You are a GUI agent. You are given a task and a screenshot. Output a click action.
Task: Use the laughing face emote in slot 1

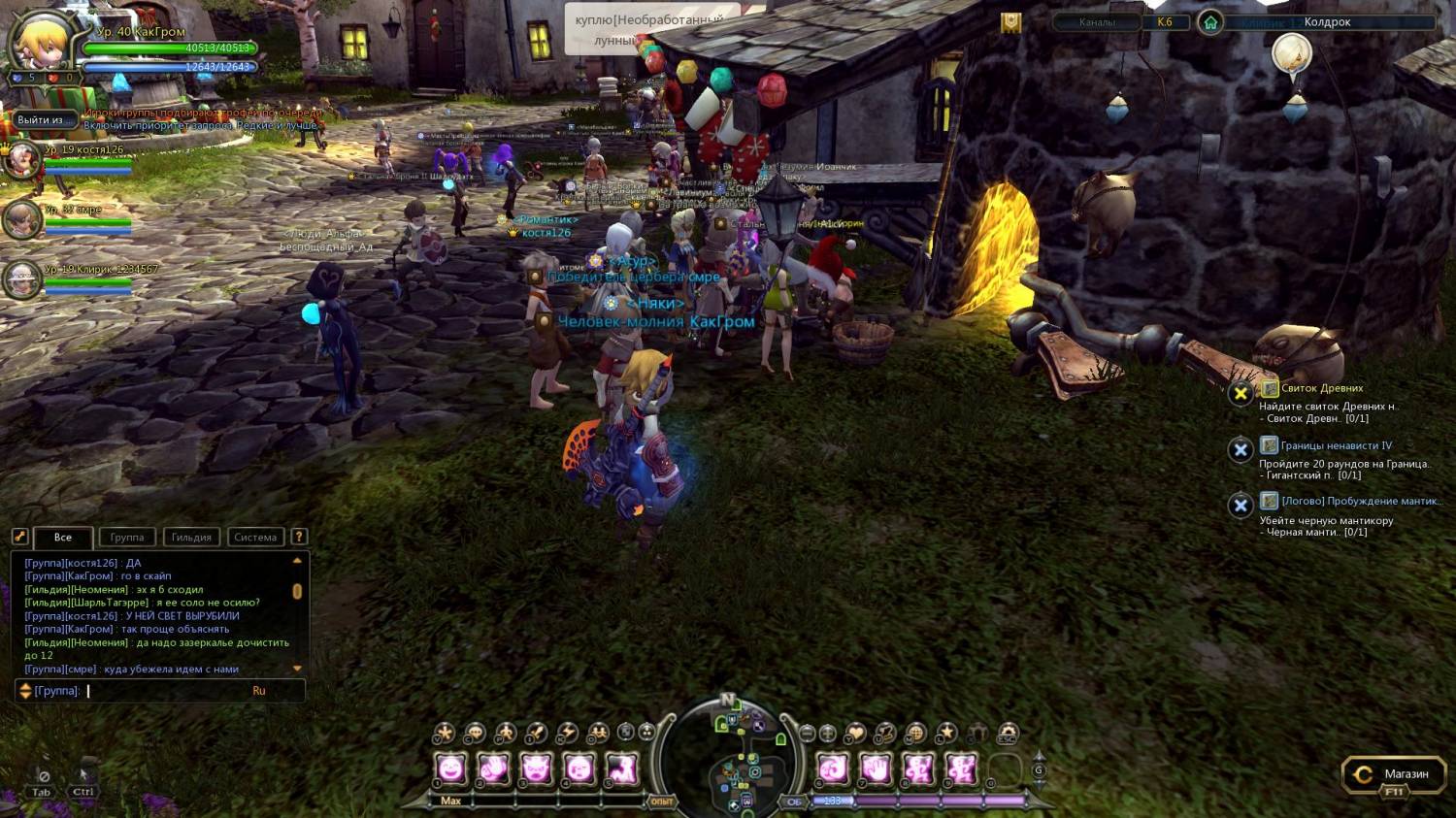tap(451, 769)
